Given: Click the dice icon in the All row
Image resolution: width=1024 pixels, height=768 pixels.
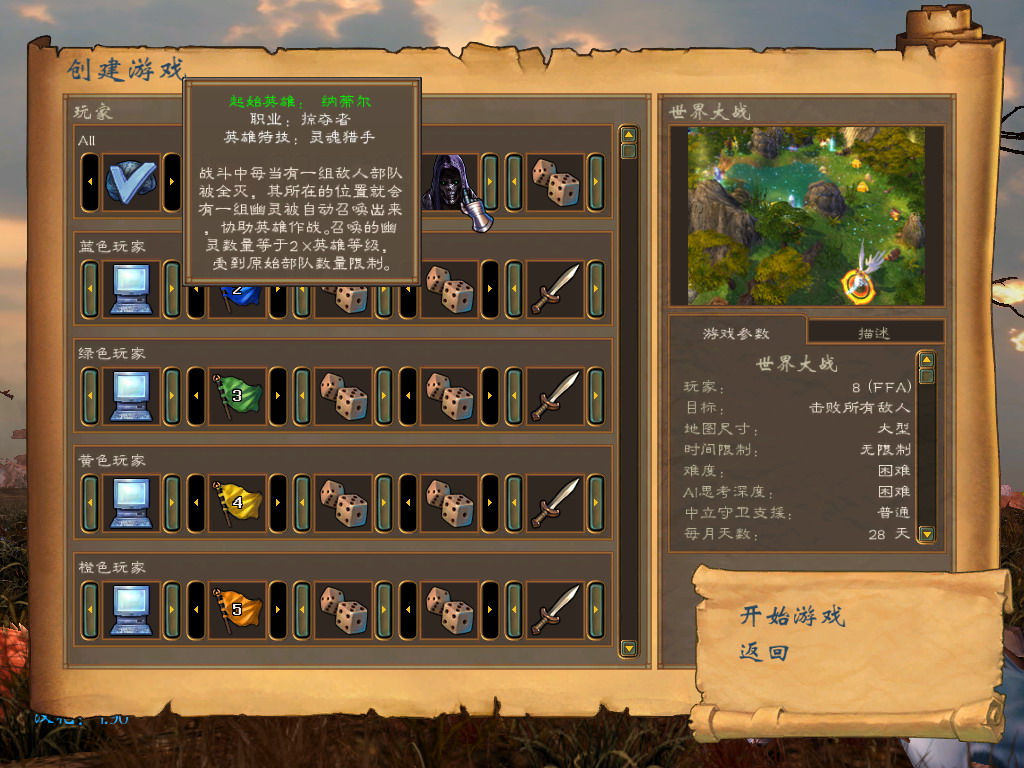Looking at the screenshot, I should click(555, 181).
